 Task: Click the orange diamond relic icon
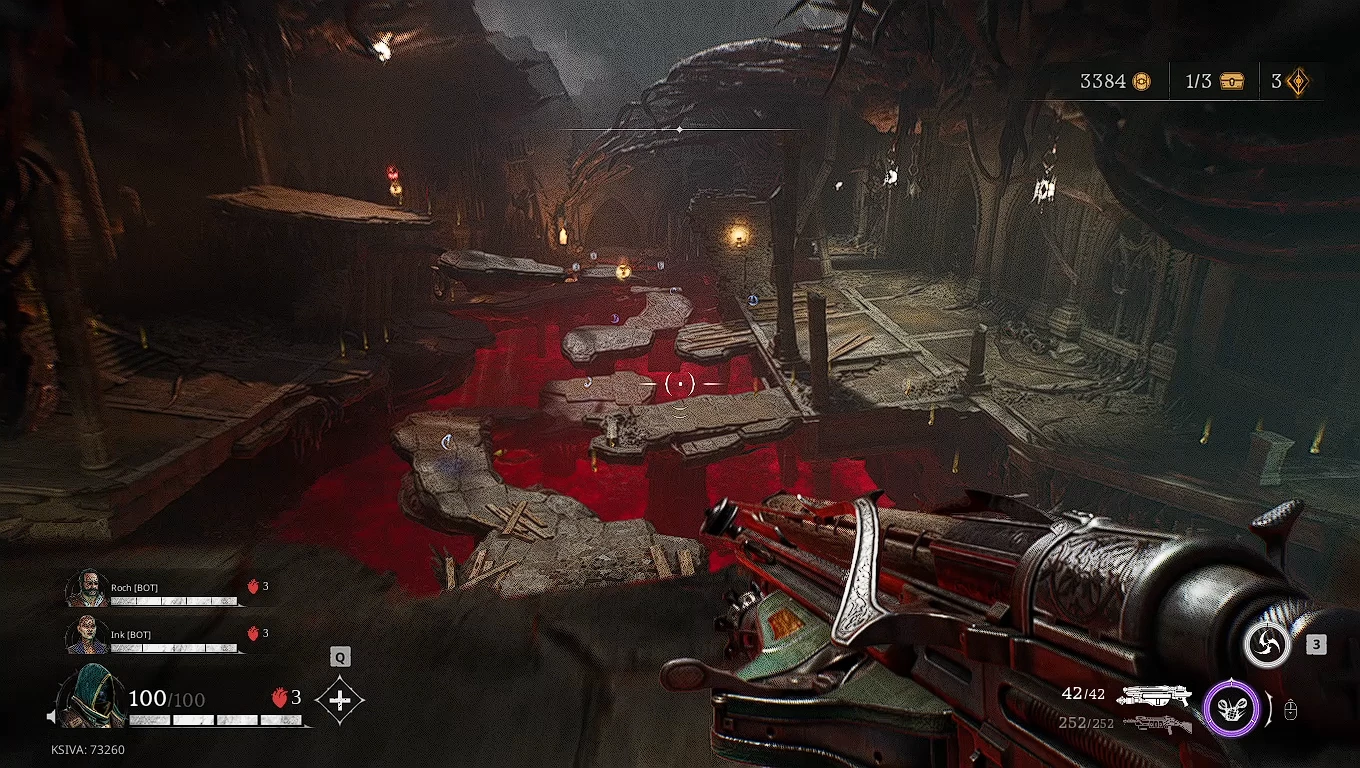pyautogui.click(x=1298, y=82)
